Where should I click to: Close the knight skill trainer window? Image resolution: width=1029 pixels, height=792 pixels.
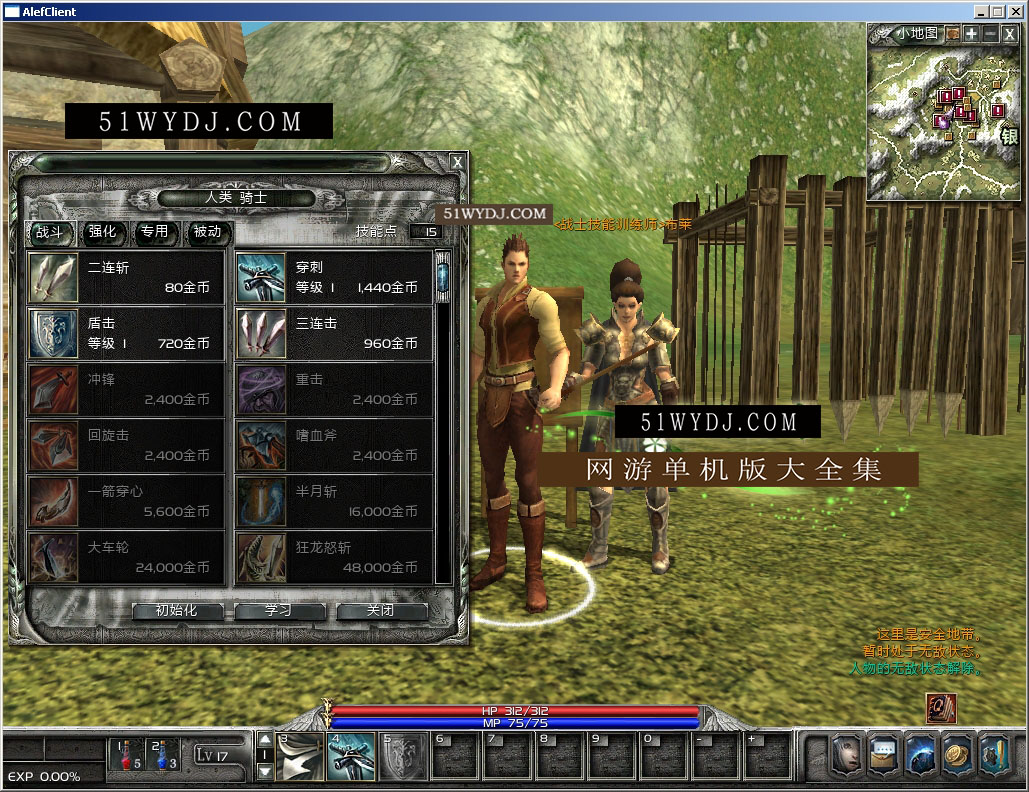457,162
